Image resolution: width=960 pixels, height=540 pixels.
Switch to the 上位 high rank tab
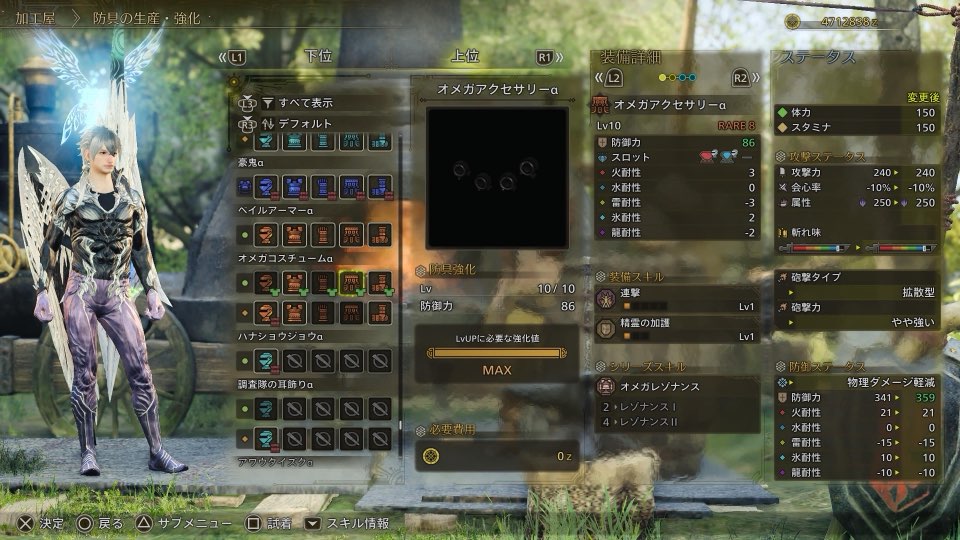464,57
